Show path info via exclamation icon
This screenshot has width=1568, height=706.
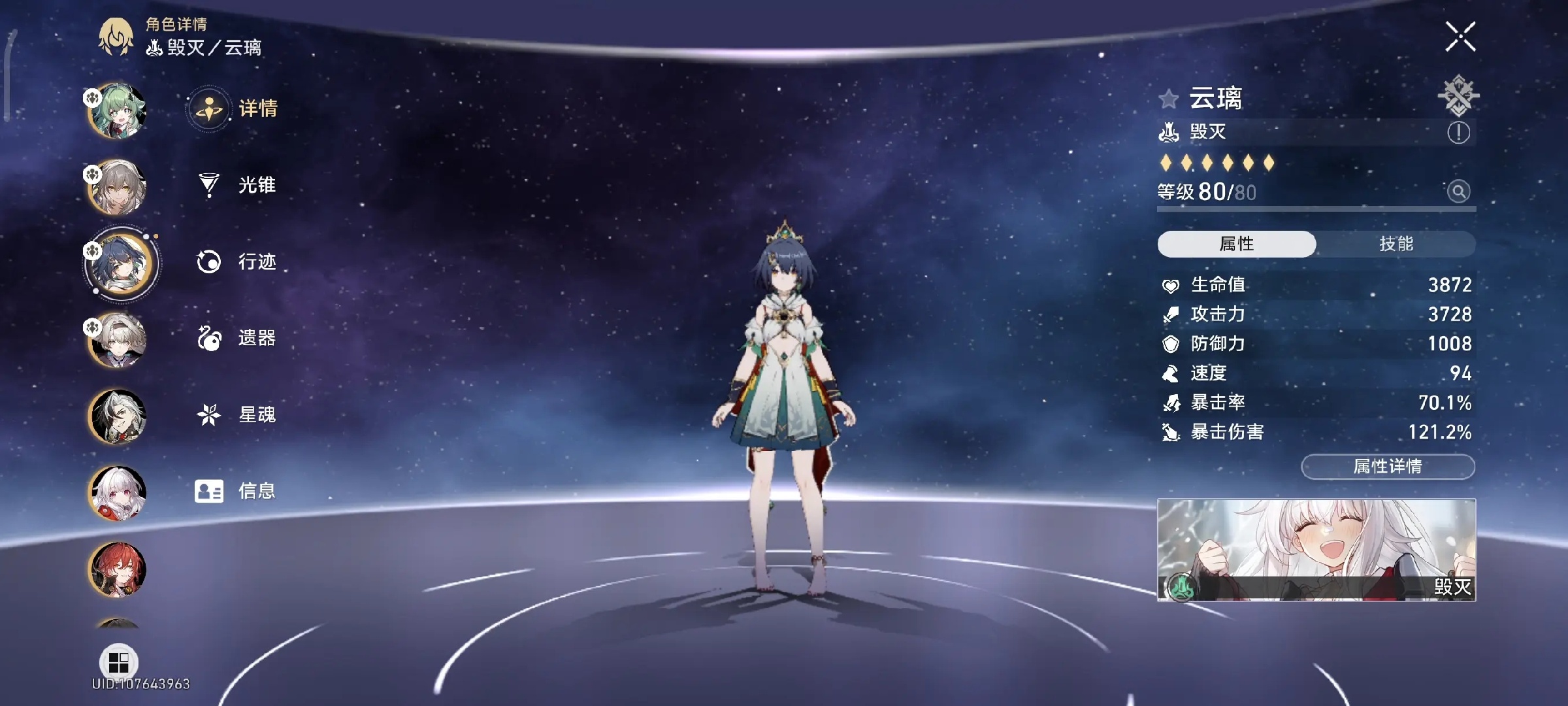[x=1458, y=133]
